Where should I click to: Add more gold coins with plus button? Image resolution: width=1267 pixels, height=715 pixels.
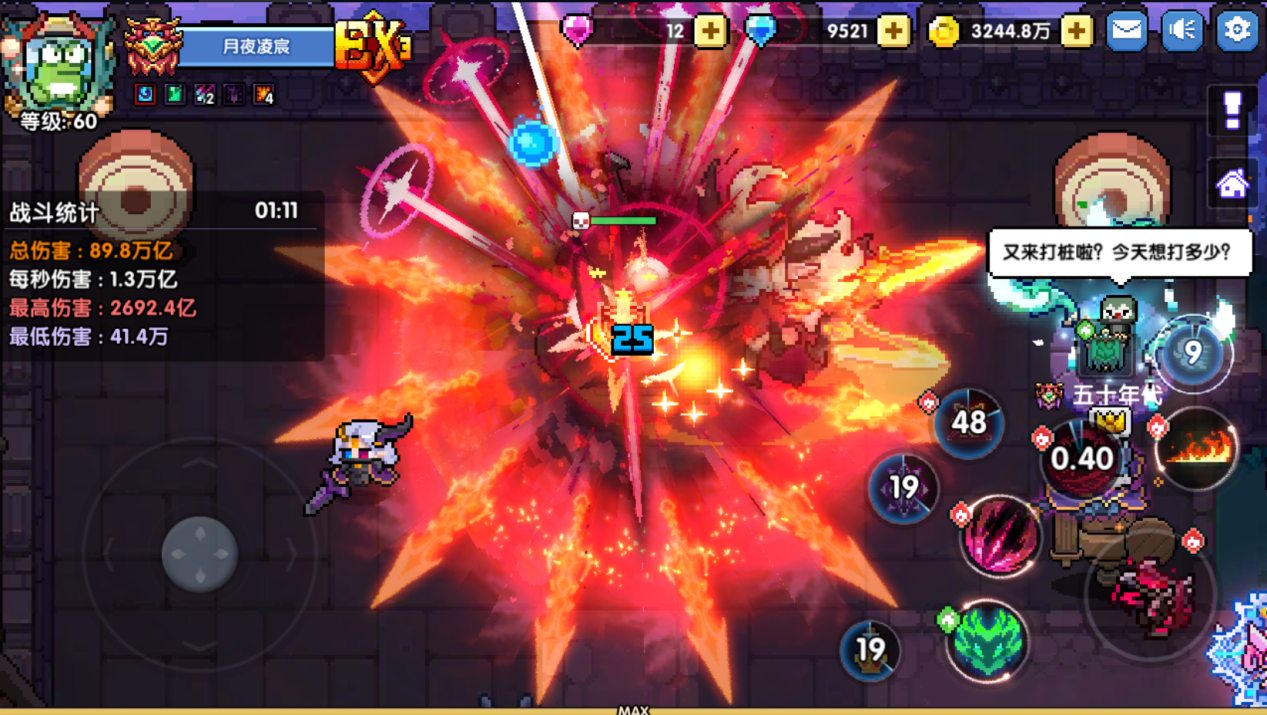click(x=1076, y=31)
